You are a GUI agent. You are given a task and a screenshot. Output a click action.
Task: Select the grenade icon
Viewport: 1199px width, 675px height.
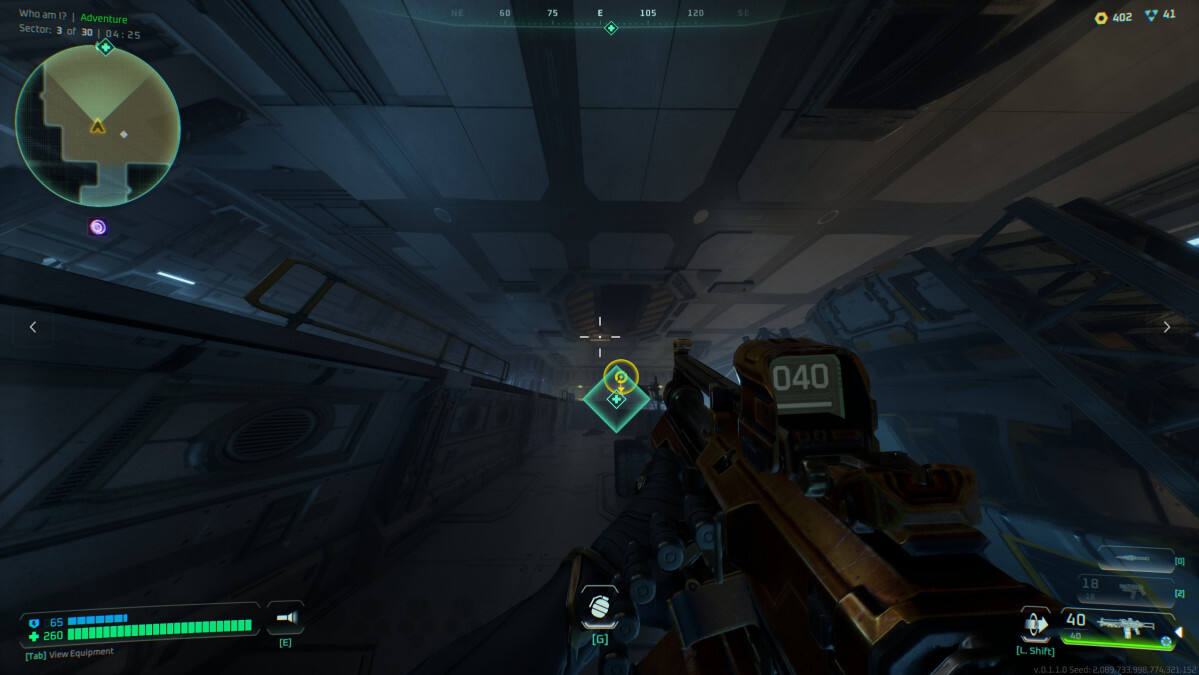(599, 607)
